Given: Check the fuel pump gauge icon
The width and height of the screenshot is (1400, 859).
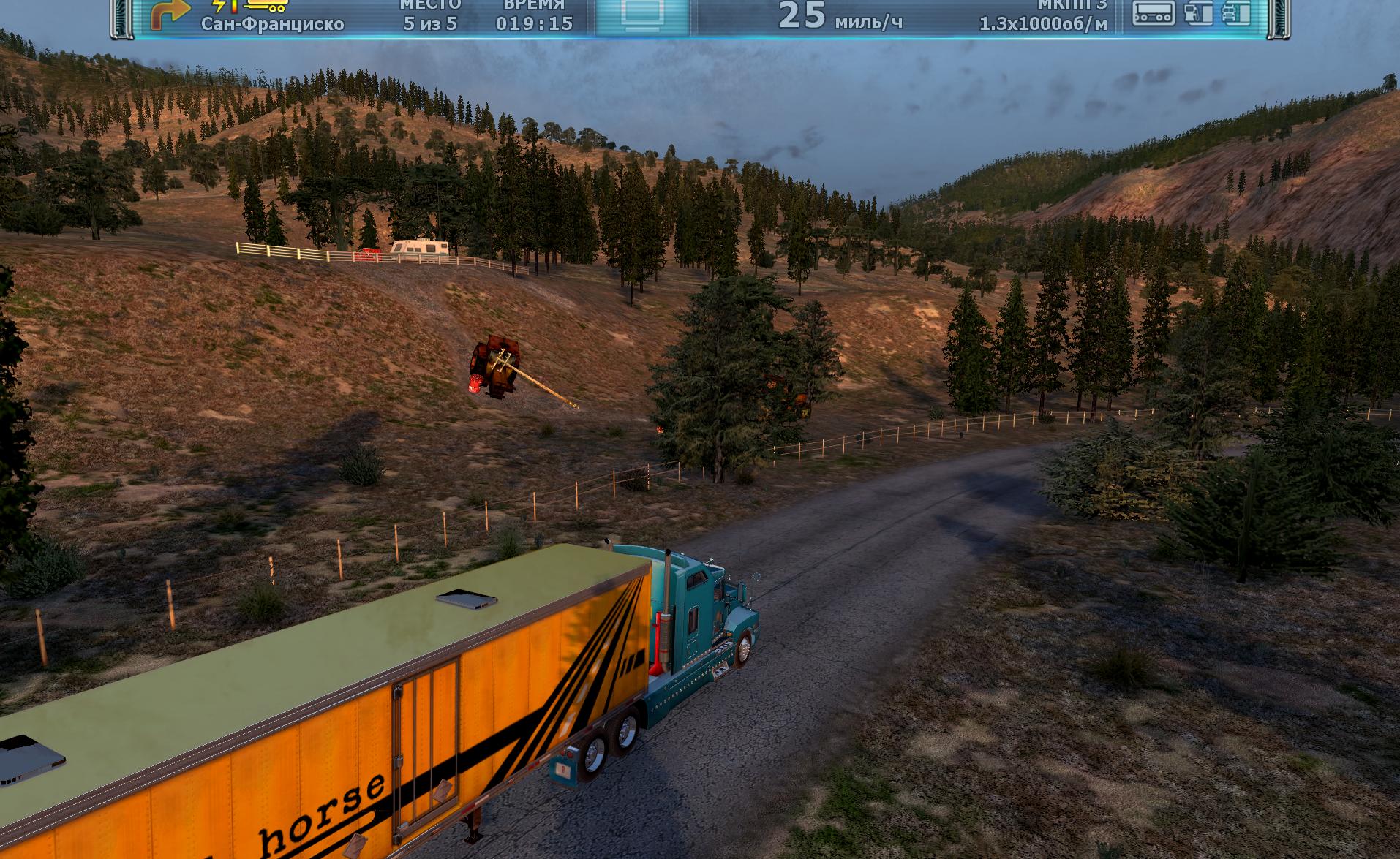Looking at the screenshot, I should [x=1198, y=13].
